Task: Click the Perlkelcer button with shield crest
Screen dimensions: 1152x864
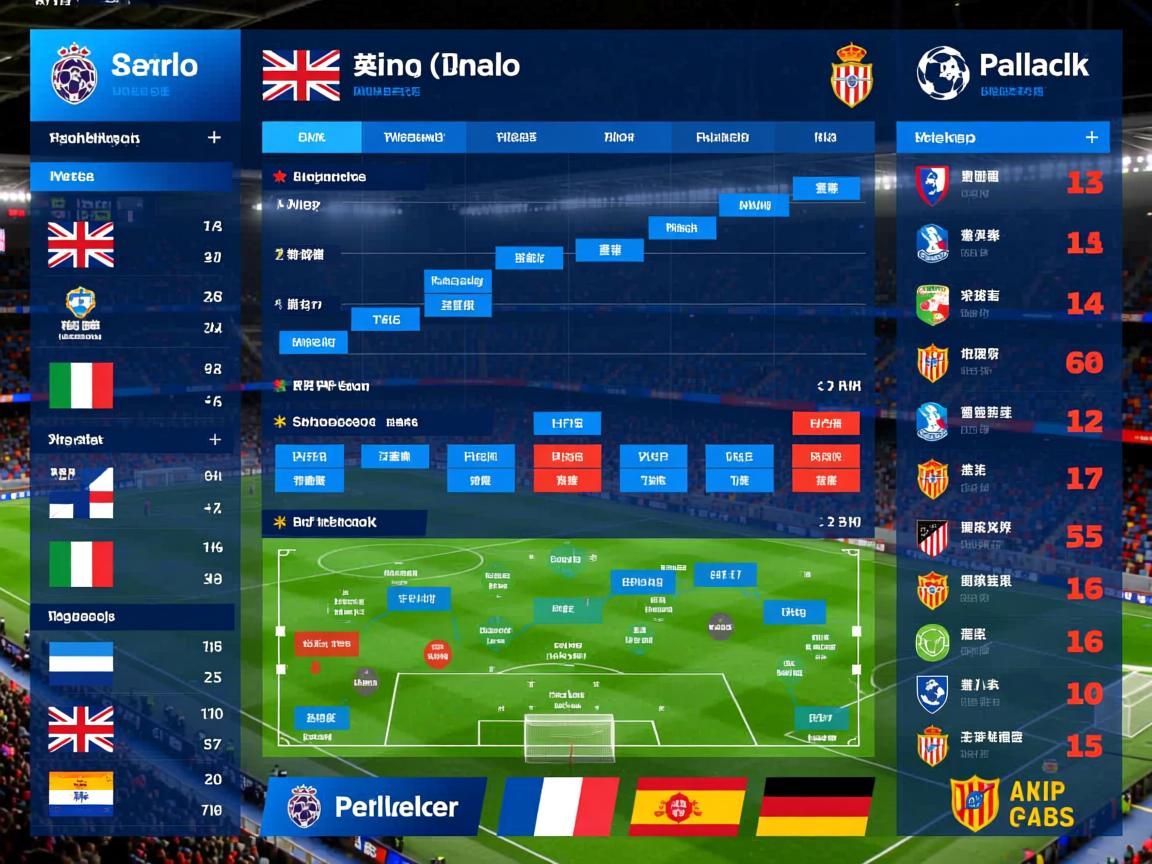Action: click(x=374, y=806)
